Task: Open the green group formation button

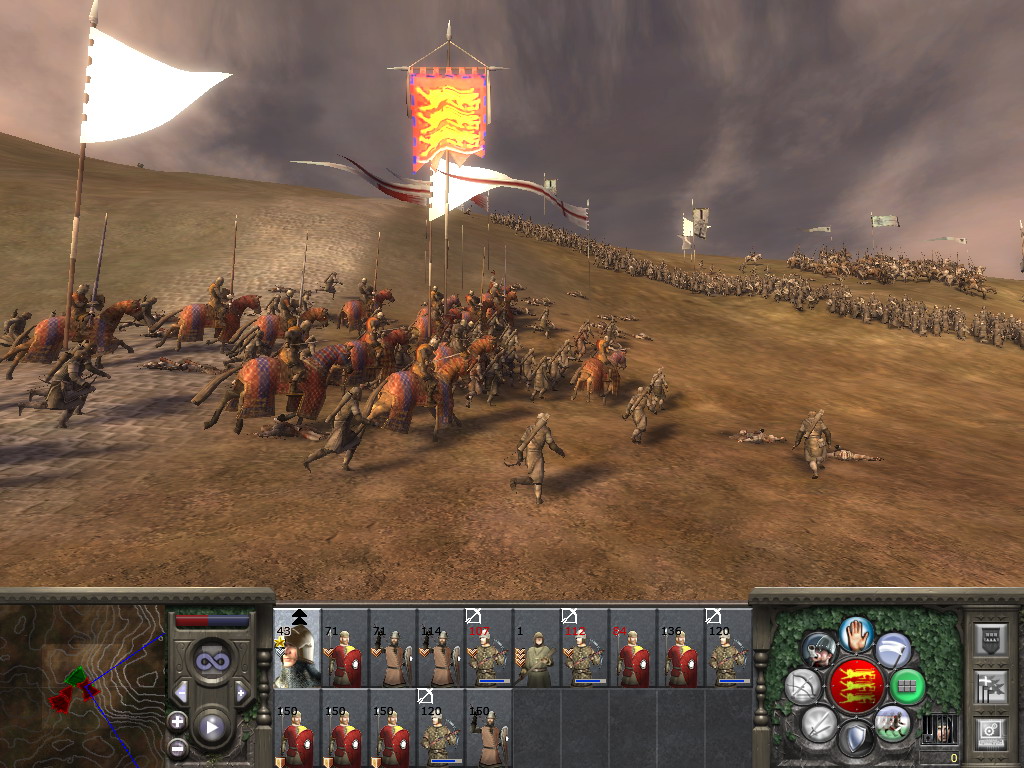Action: tap(907, 686)
